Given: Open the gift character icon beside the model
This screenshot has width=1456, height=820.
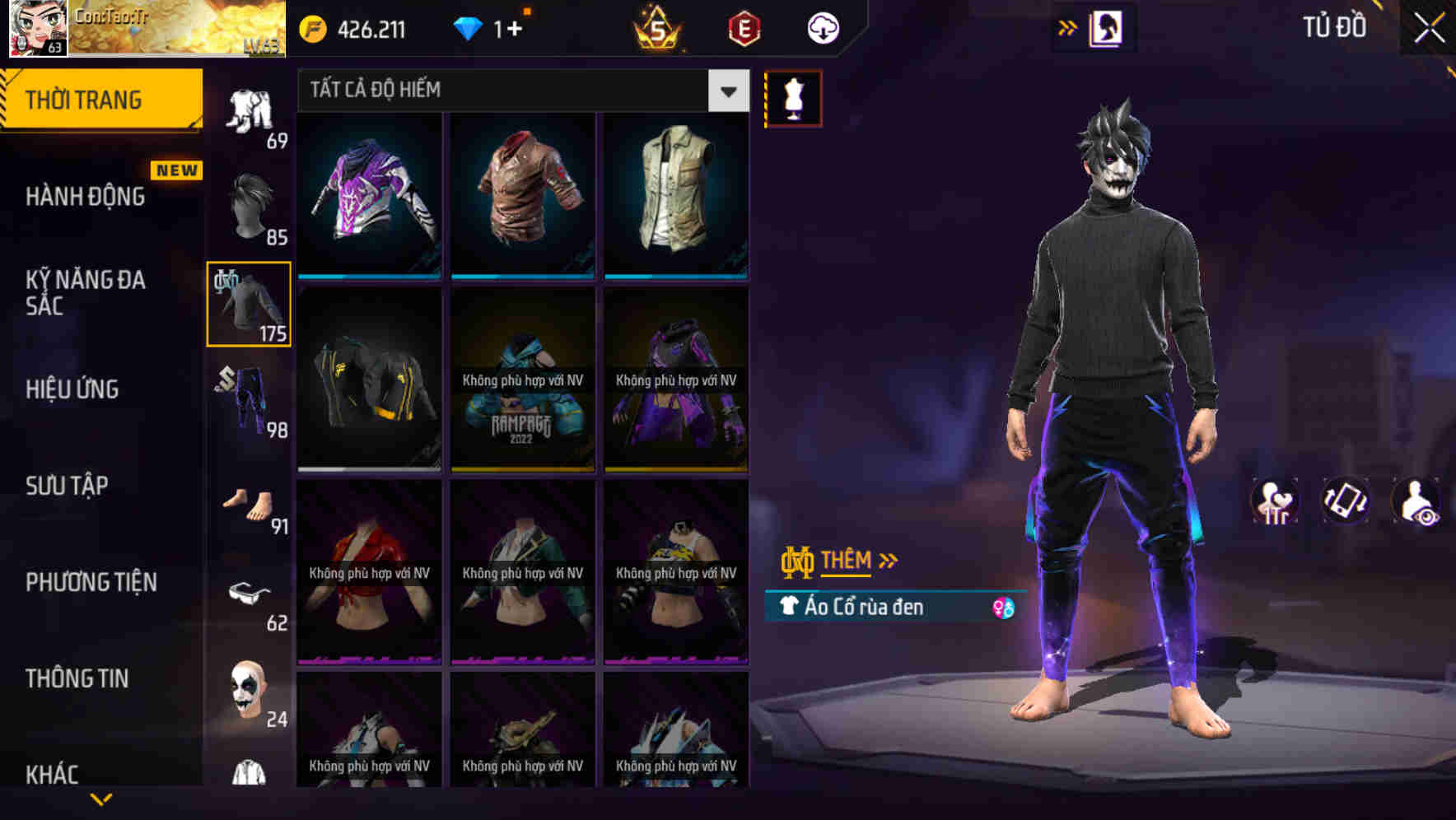Looking at the screenshot, I should pyautogui.click(x=1276, y=501).
